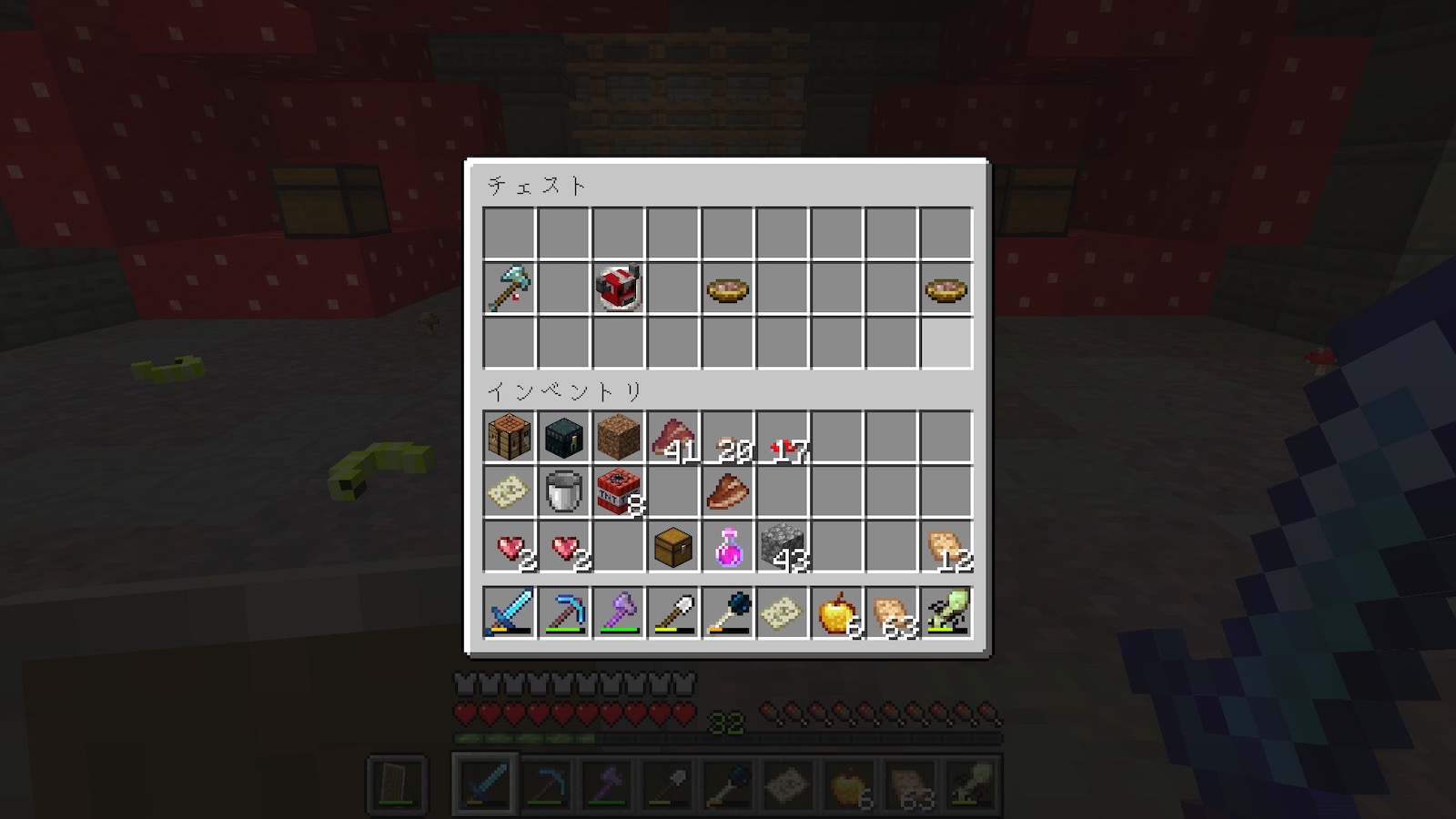Pick up the stack of 41 raw meat
This screenshot has width=1456, height=819.
[672, 438]
